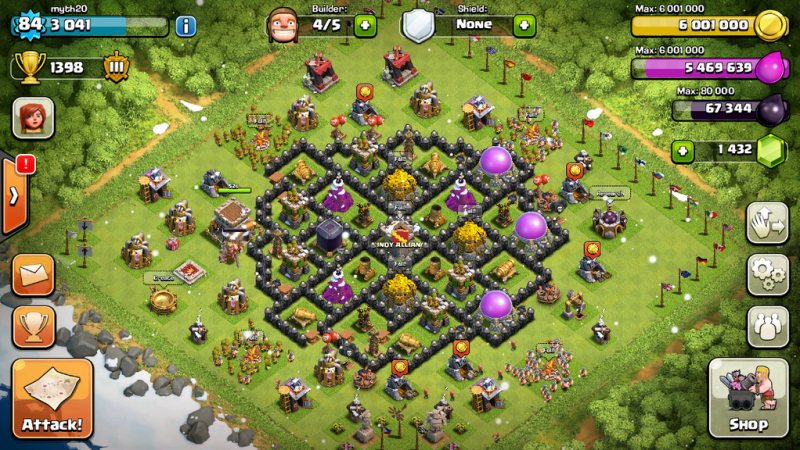Purchase more gems with the green plus

point(683,151)
